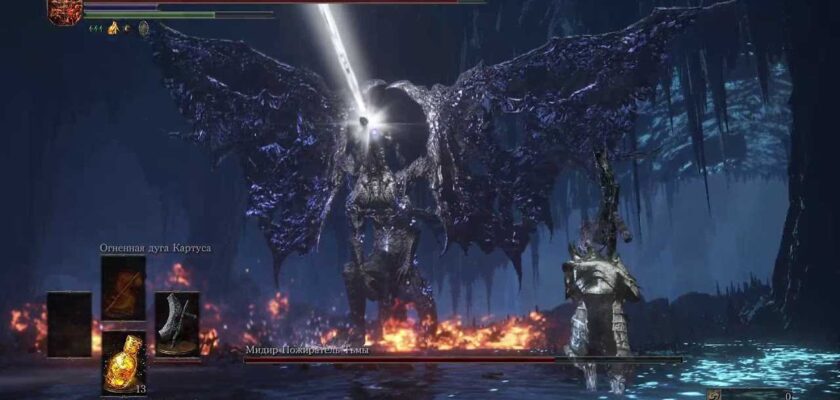
Task: Choose the equipped greataxe weapon slot
Action: pyautogui.click(x=176, y=324)
